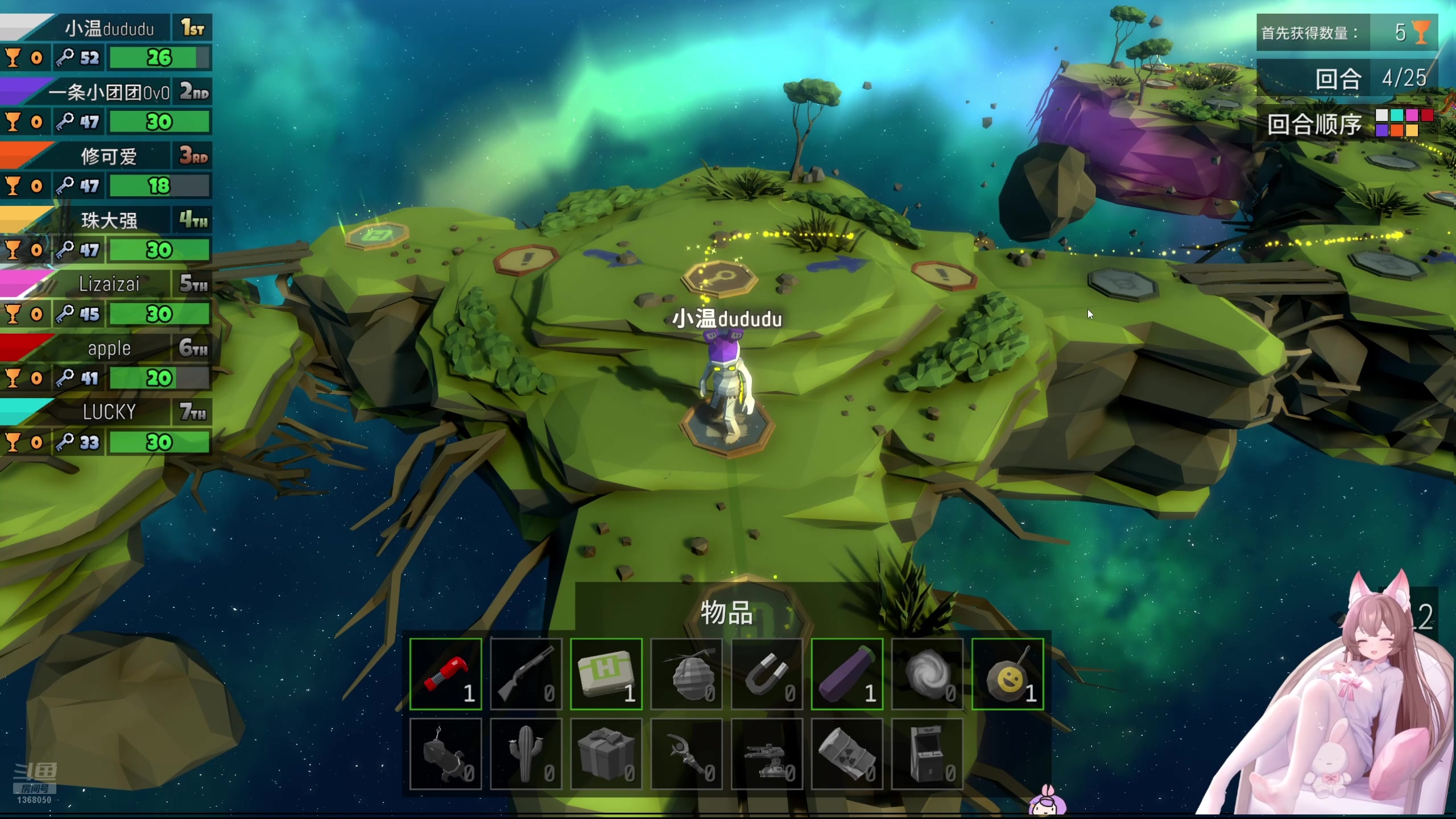Click the mounted turret item slot
Screen dimensions: 1456x819
[767, 754]
